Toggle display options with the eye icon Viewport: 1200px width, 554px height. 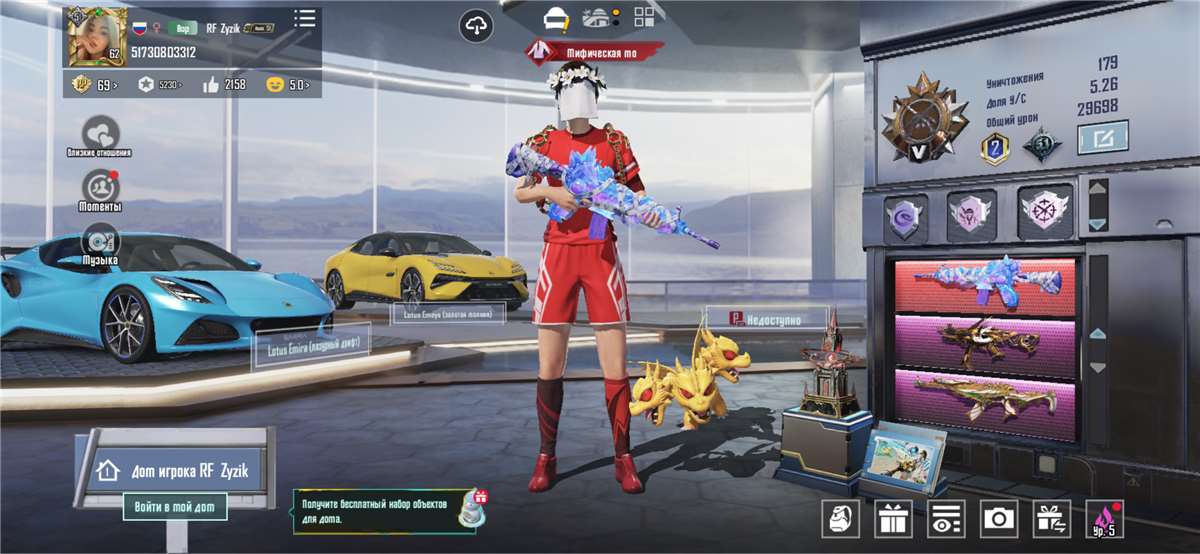pos(945,518)
